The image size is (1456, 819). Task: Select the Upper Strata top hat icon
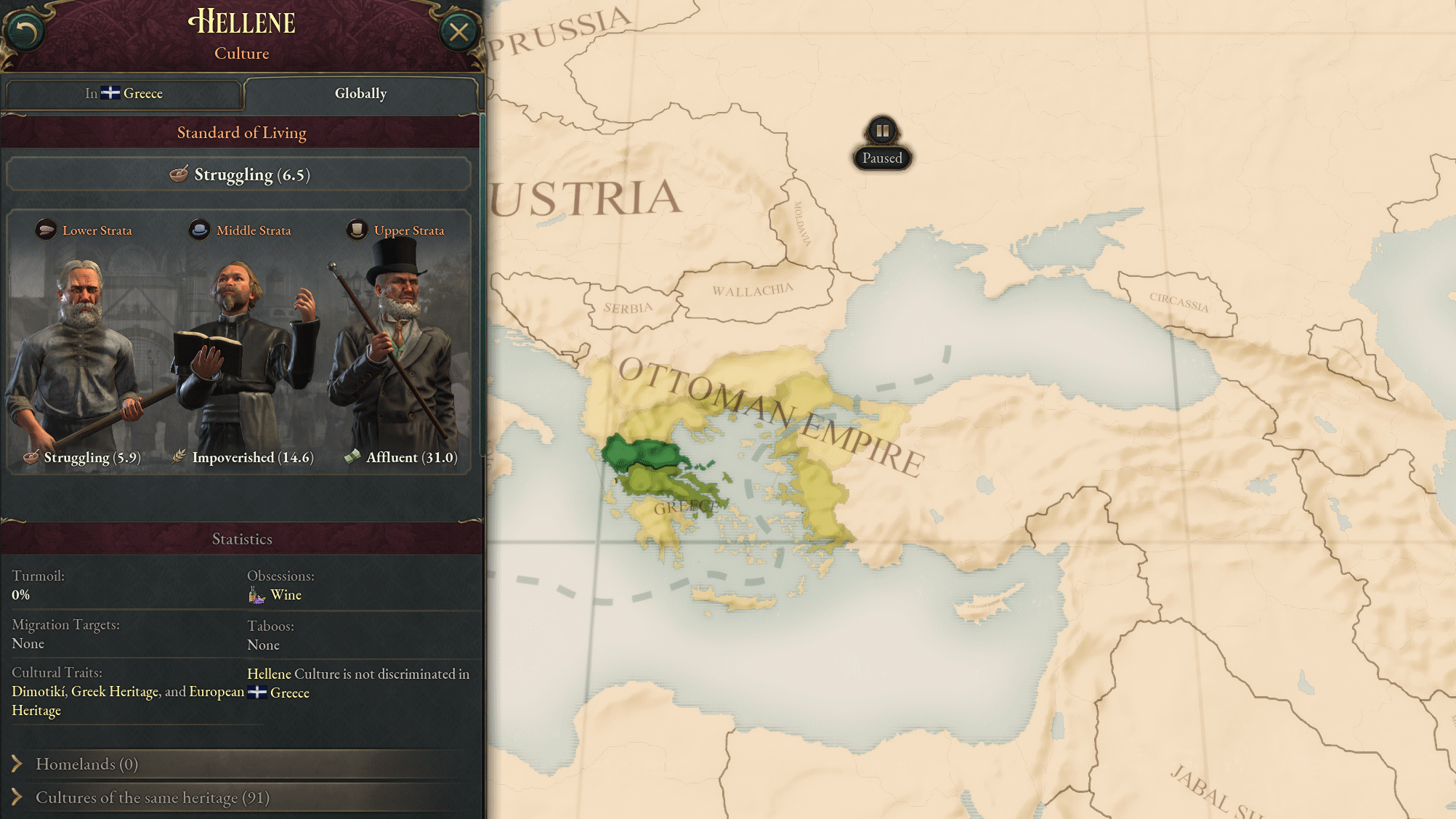355,230
